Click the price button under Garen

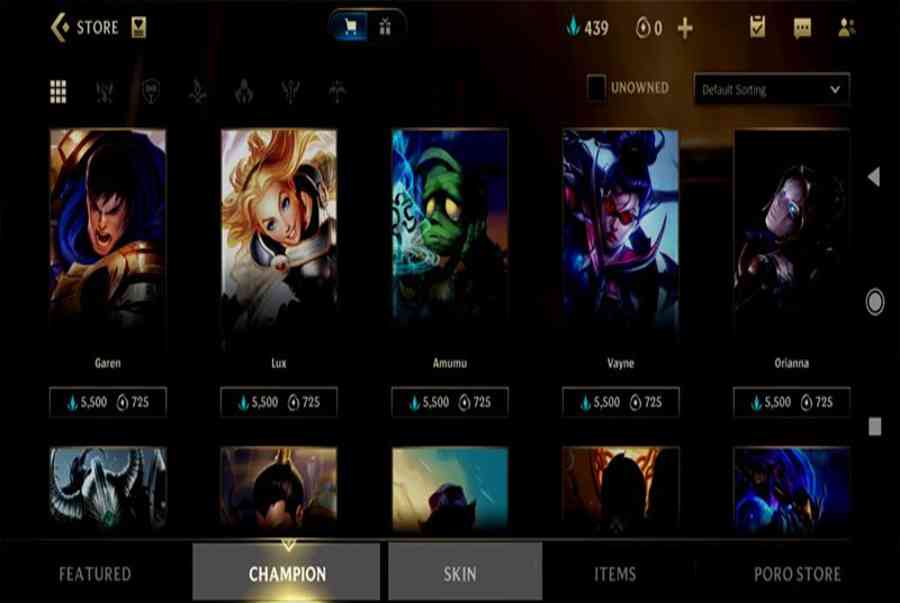(x=108, y=402)
